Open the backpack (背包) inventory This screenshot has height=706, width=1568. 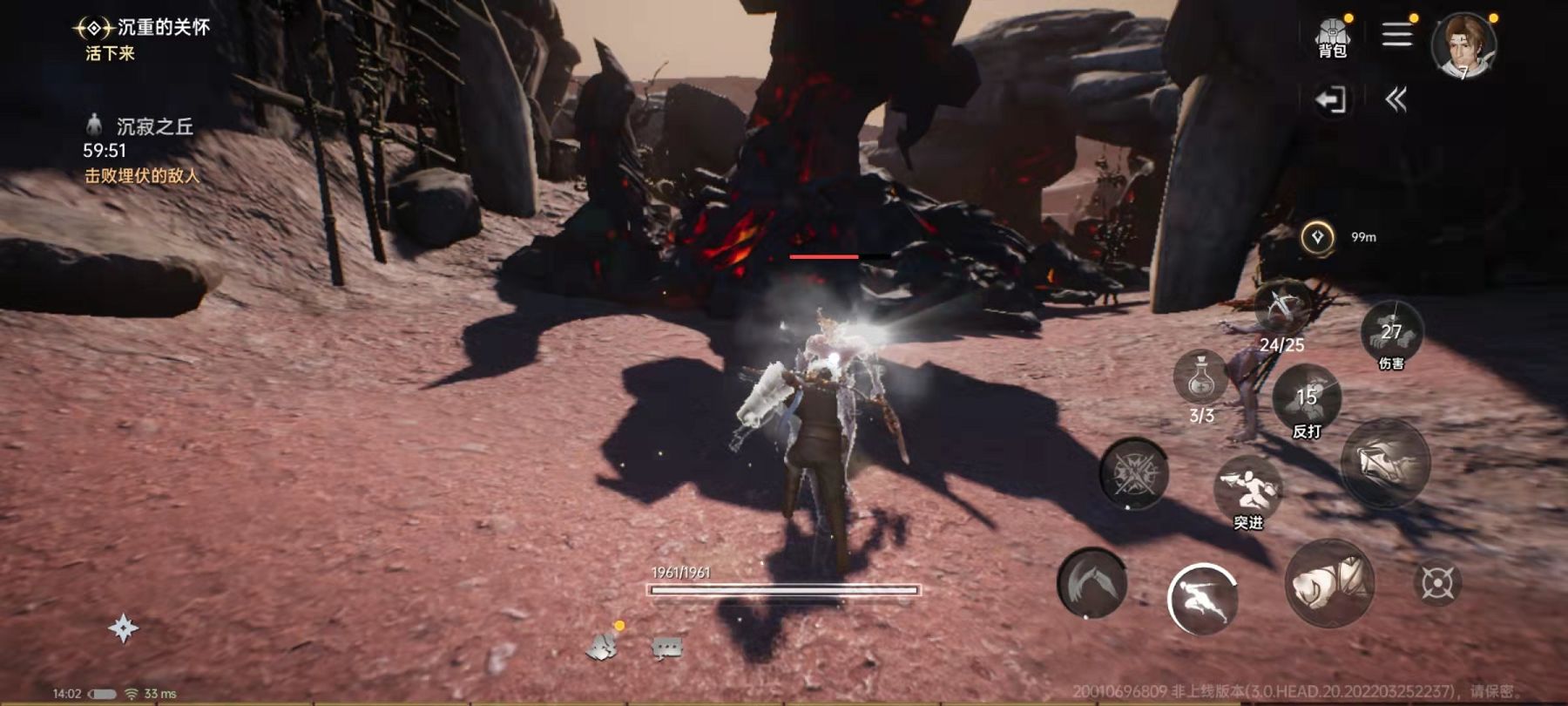[1332, 38]
